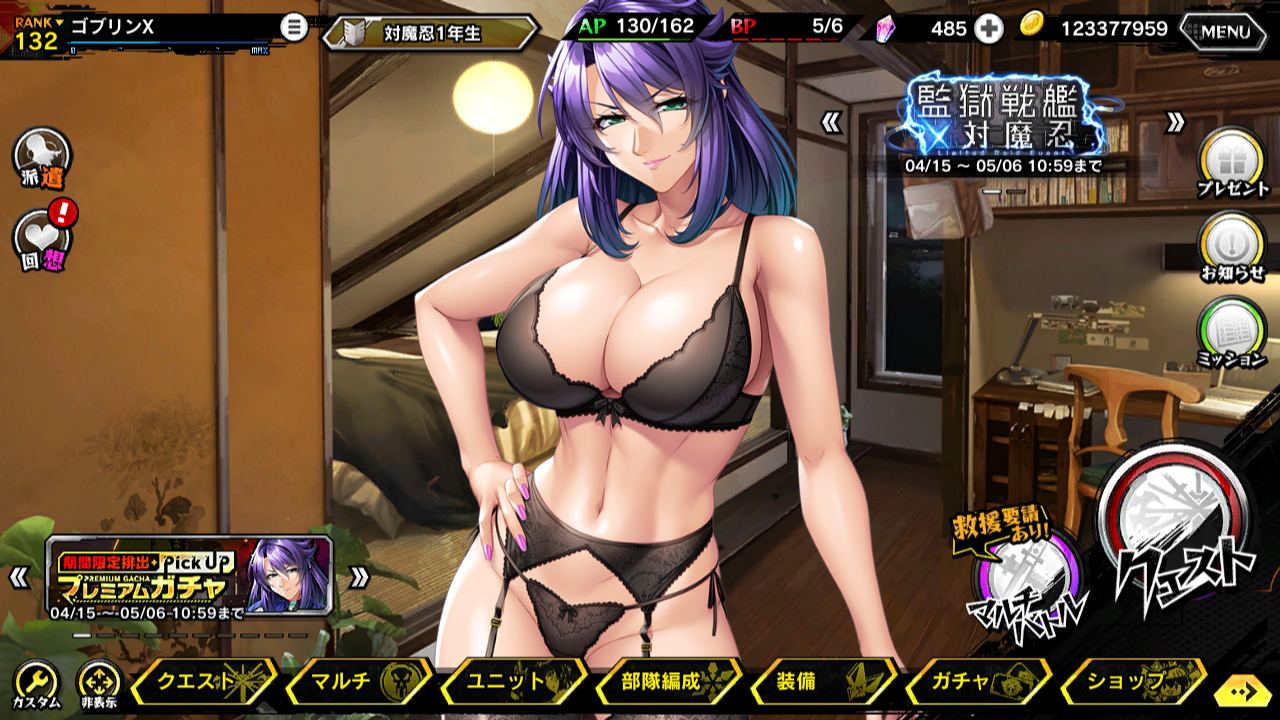This screenshot has width=1280, height=720.
Task: Add gems with the plus button
Action: point(989,29)
